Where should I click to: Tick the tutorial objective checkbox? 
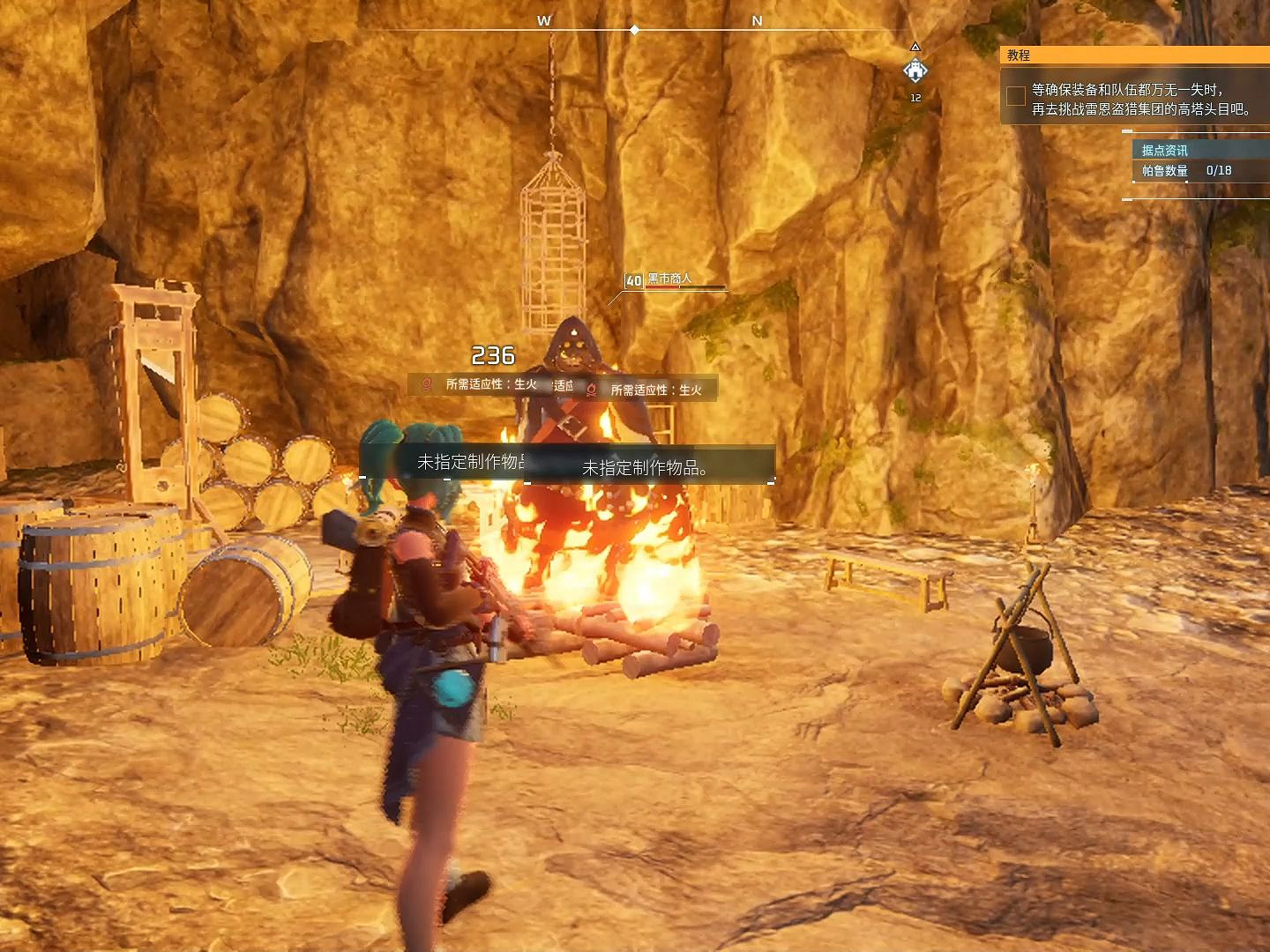click(x=1016, y=96)
